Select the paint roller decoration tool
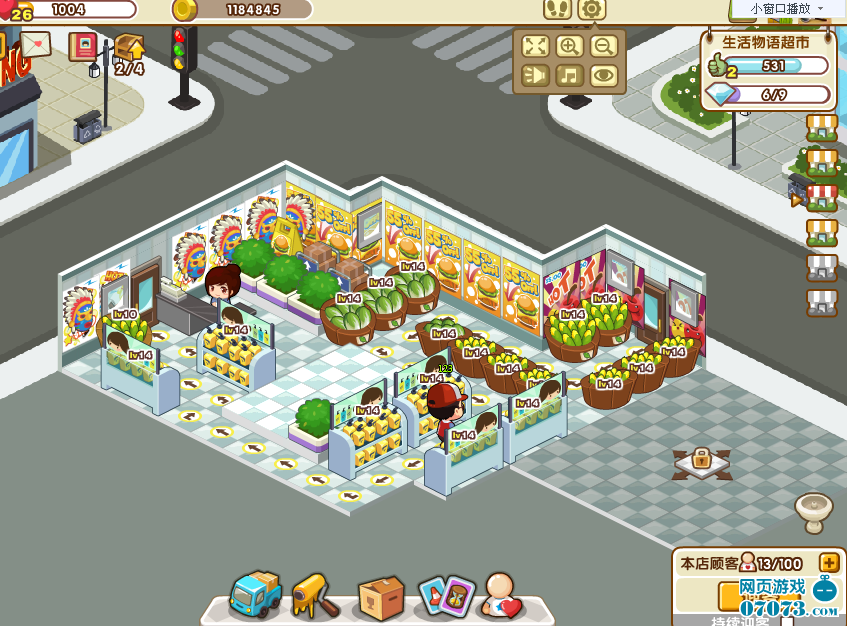This screenshot has width=847, height=626. click(x=316, y=596)
